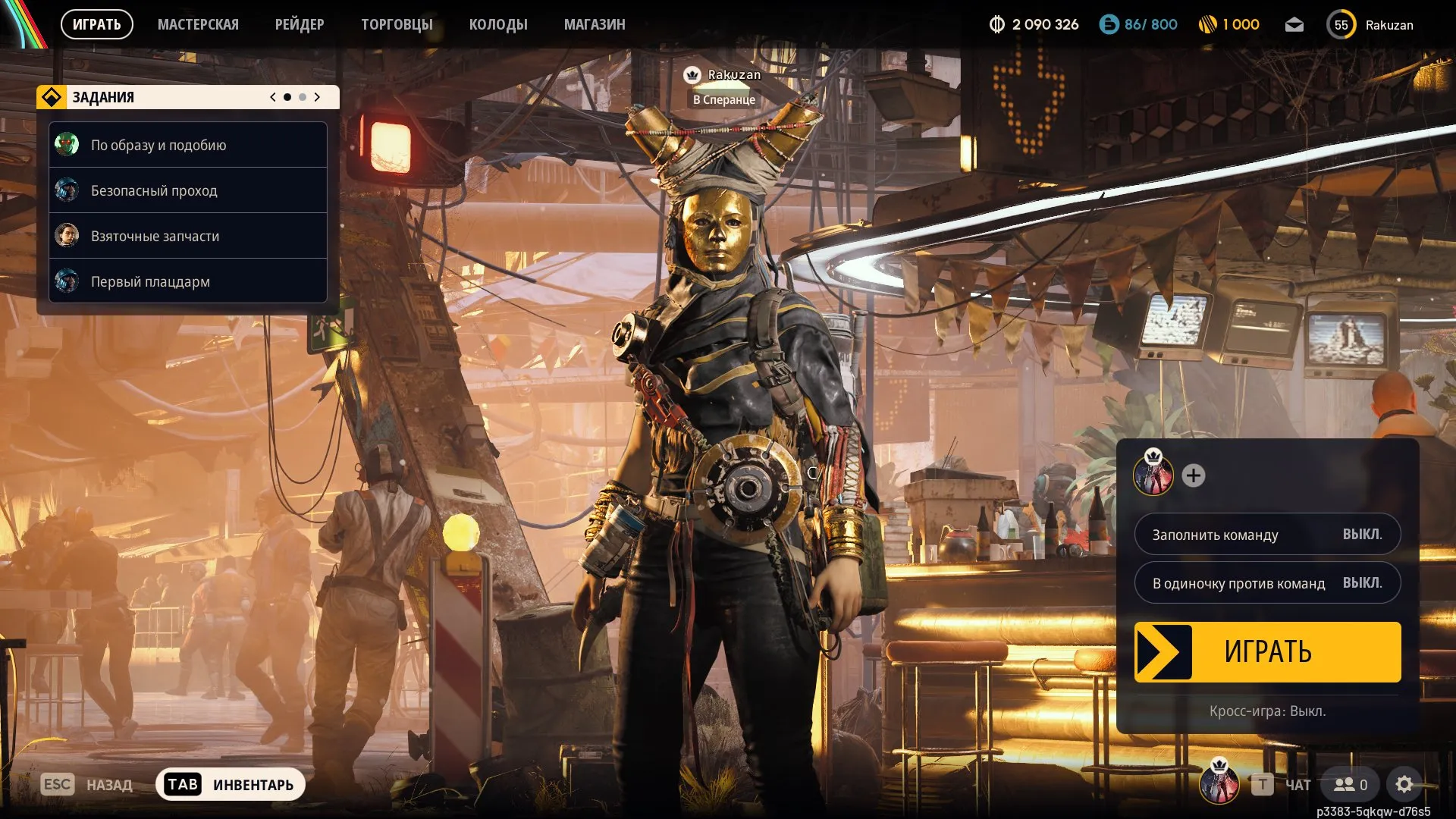Toggle В одиночку против команд option
The width and height of the screenshot is (1456, 819).
pos(1267,583)
